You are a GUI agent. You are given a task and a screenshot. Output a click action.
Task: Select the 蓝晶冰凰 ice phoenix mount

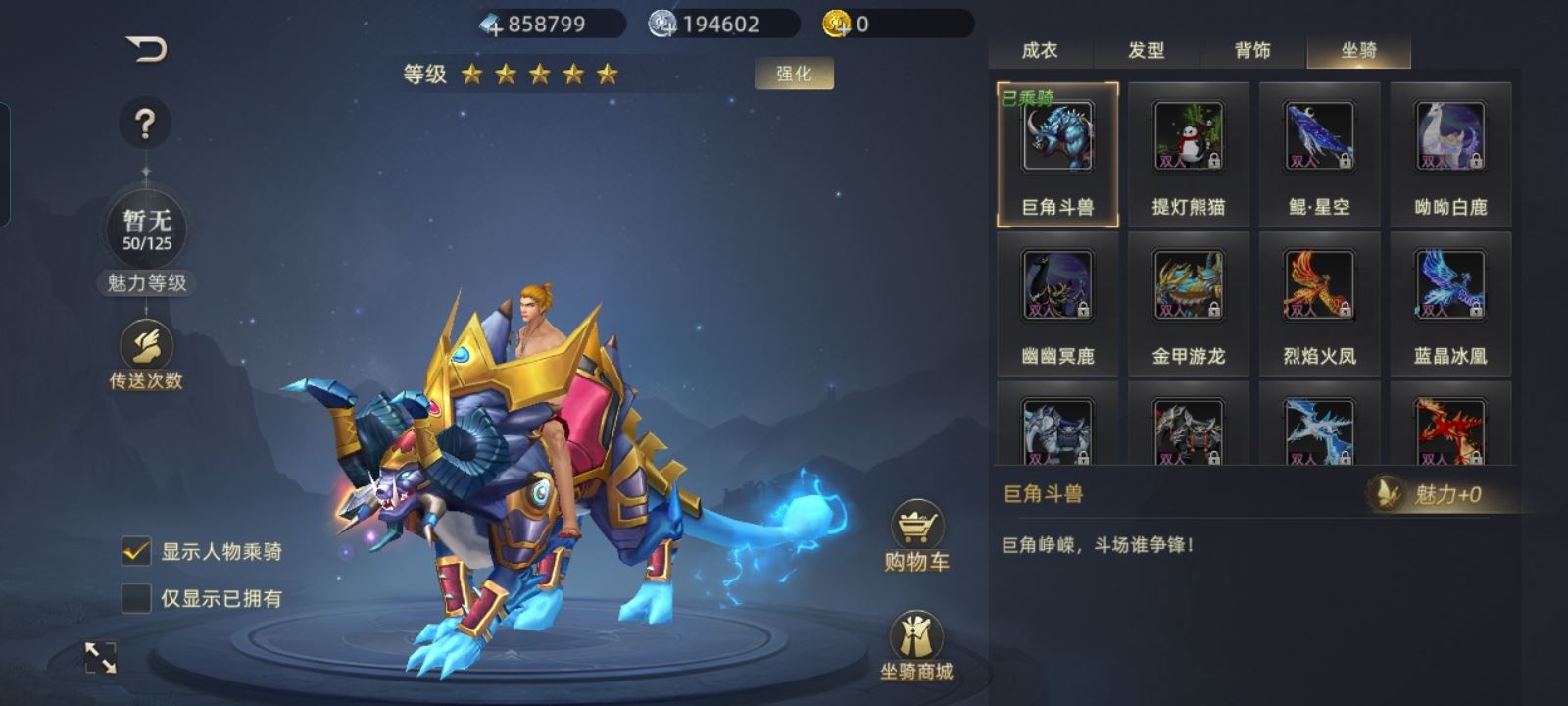1450,303
